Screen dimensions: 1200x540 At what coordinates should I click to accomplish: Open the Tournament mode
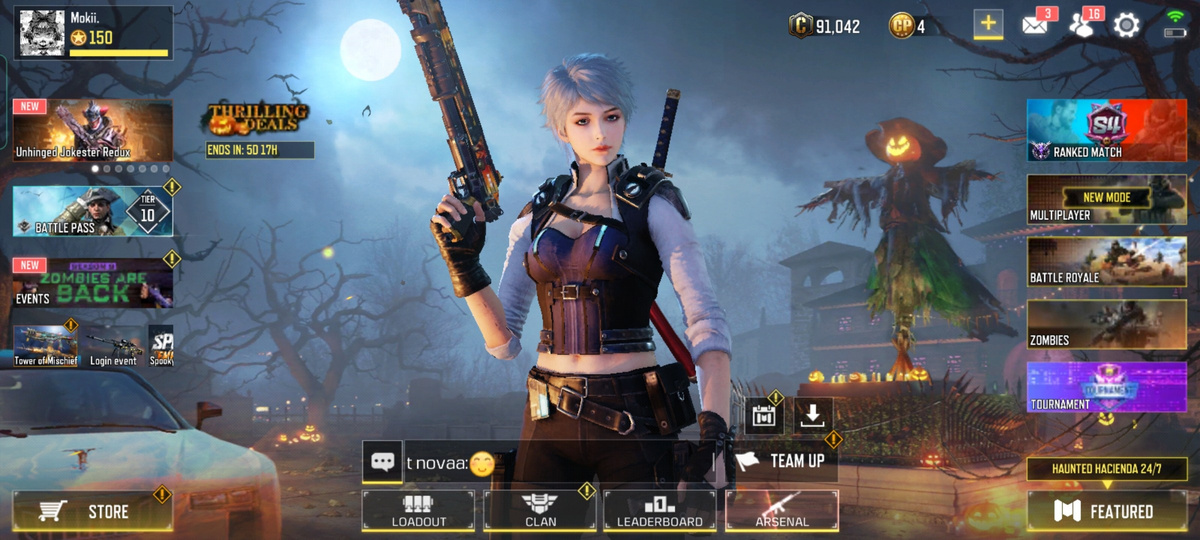[x=1106, y=388]
